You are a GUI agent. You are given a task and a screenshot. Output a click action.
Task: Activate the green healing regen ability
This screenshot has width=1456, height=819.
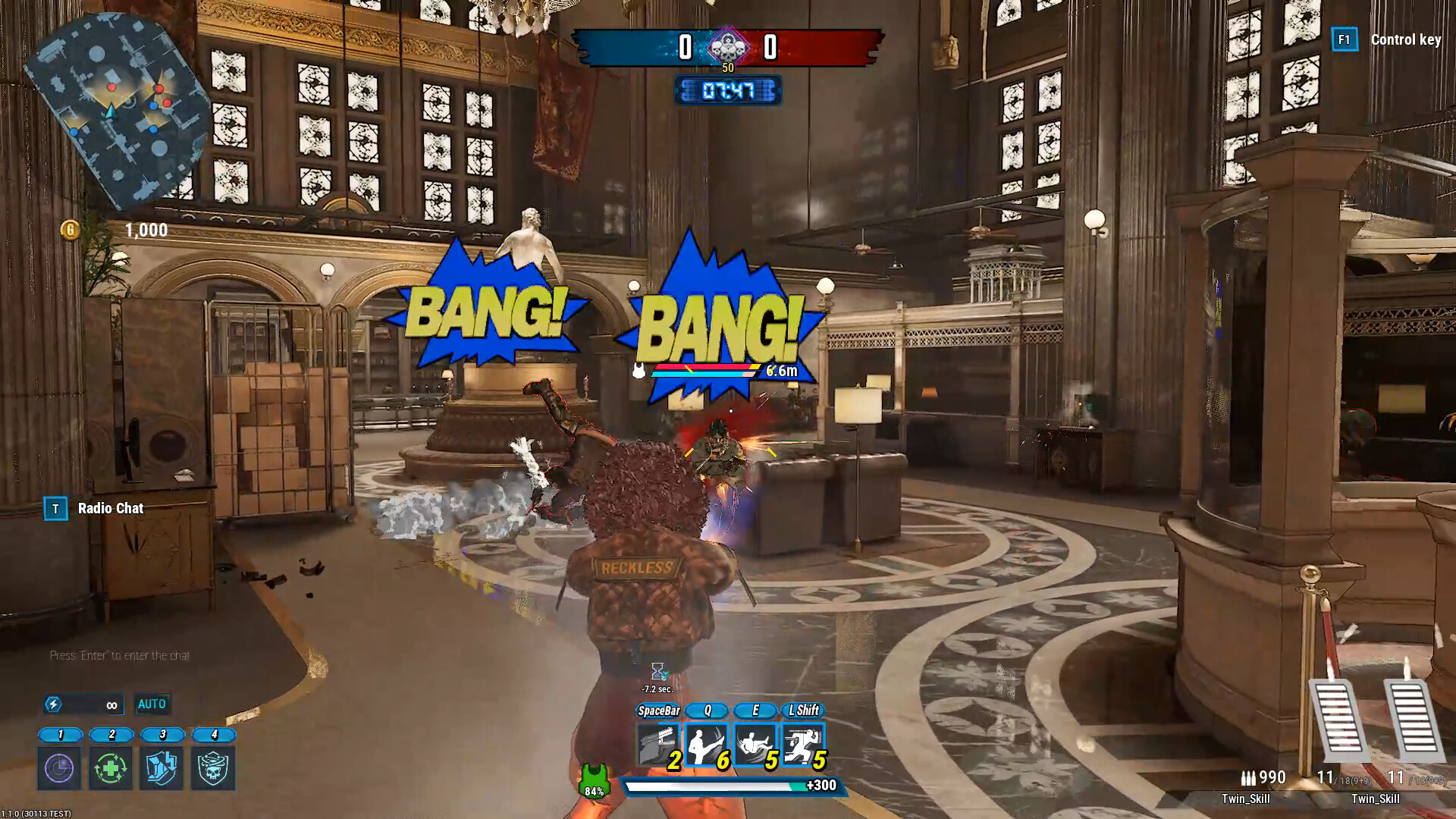110,767
